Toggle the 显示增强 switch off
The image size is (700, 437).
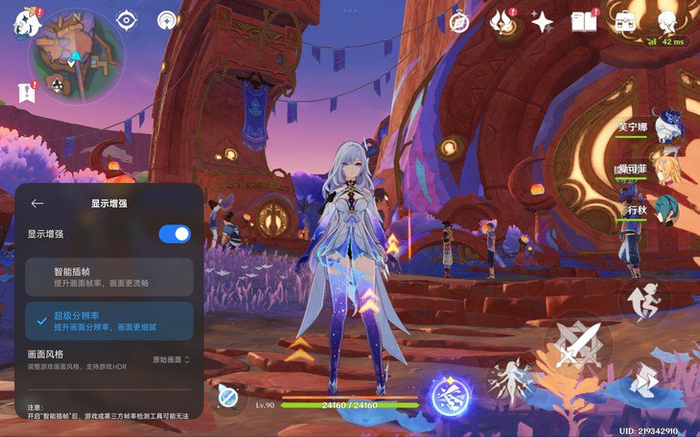[x=174, y=234]
